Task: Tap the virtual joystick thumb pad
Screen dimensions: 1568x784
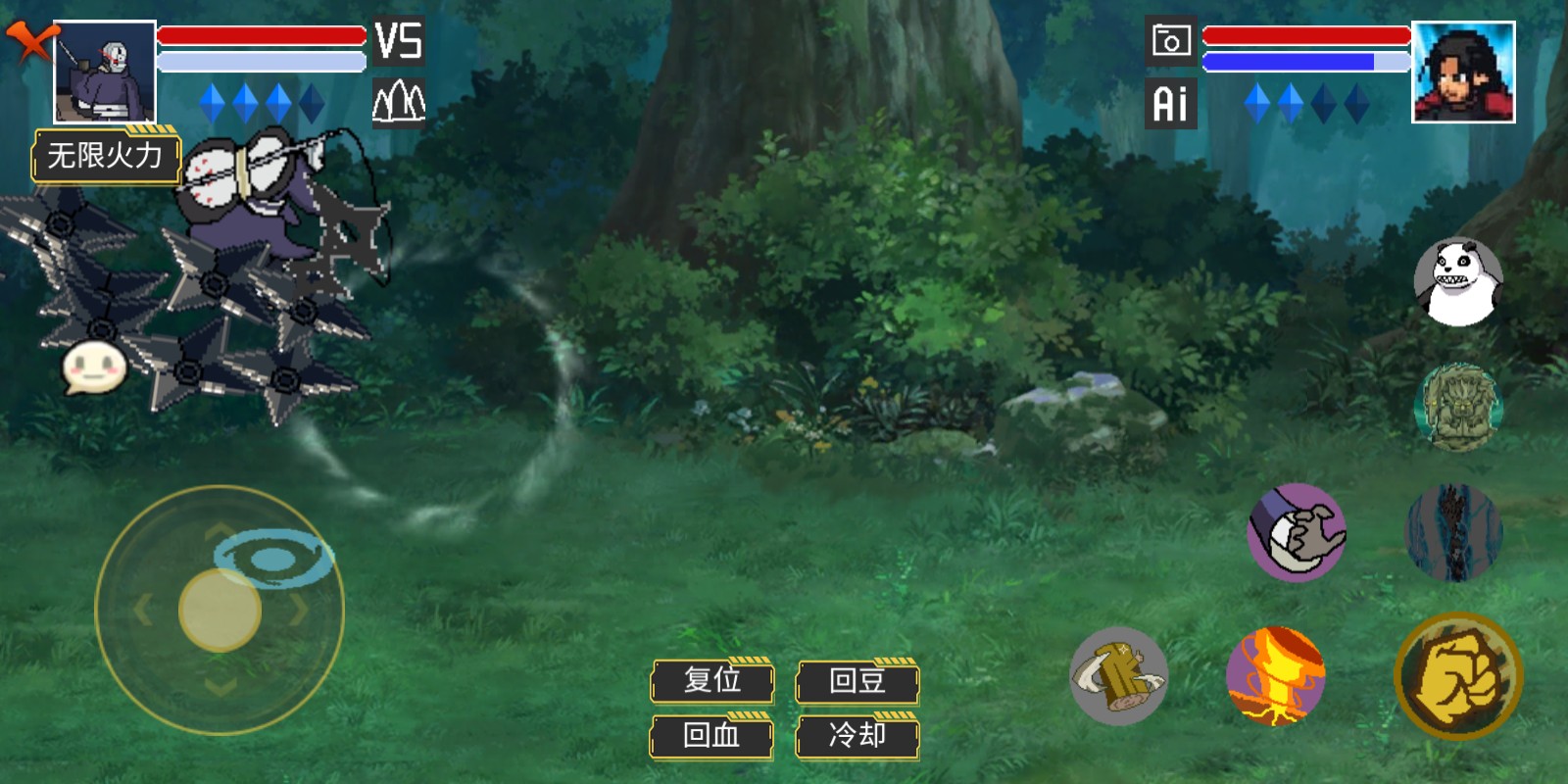Action: point(220,610)
